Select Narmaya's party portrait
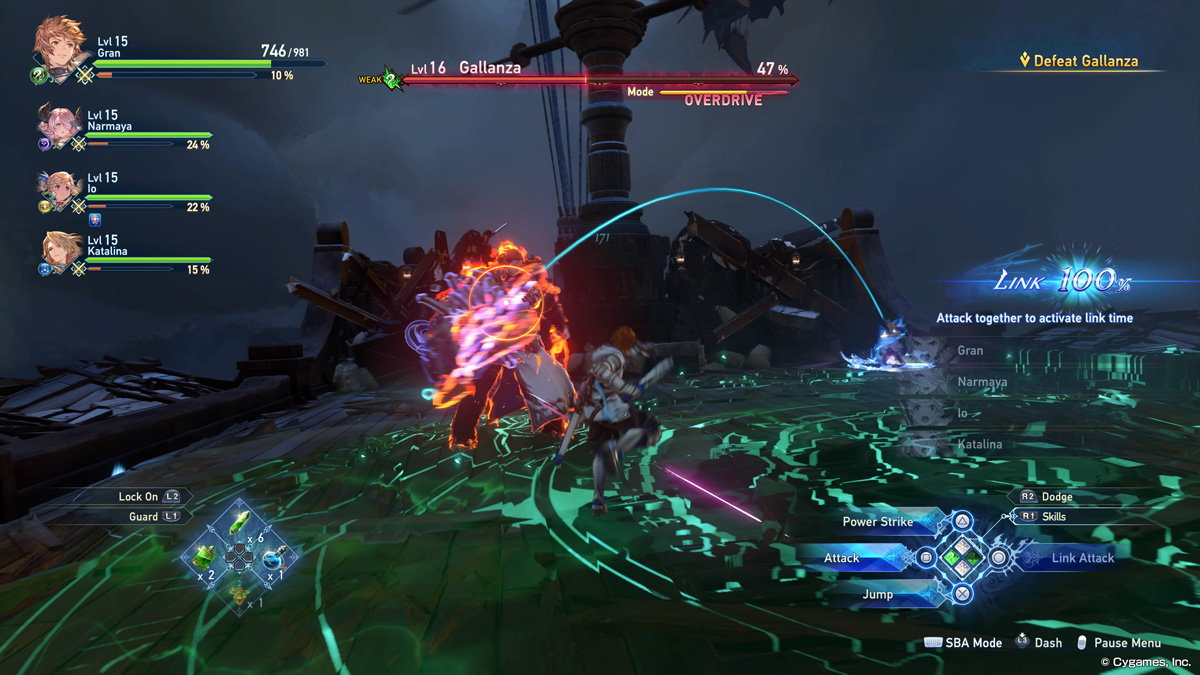The height and width of the screenshot is (675, 1200). point(60,125)
